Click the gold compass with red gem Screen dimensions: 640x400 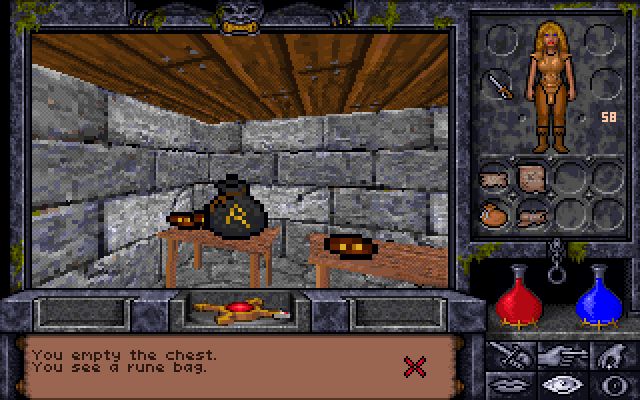[x=238, y=310]
